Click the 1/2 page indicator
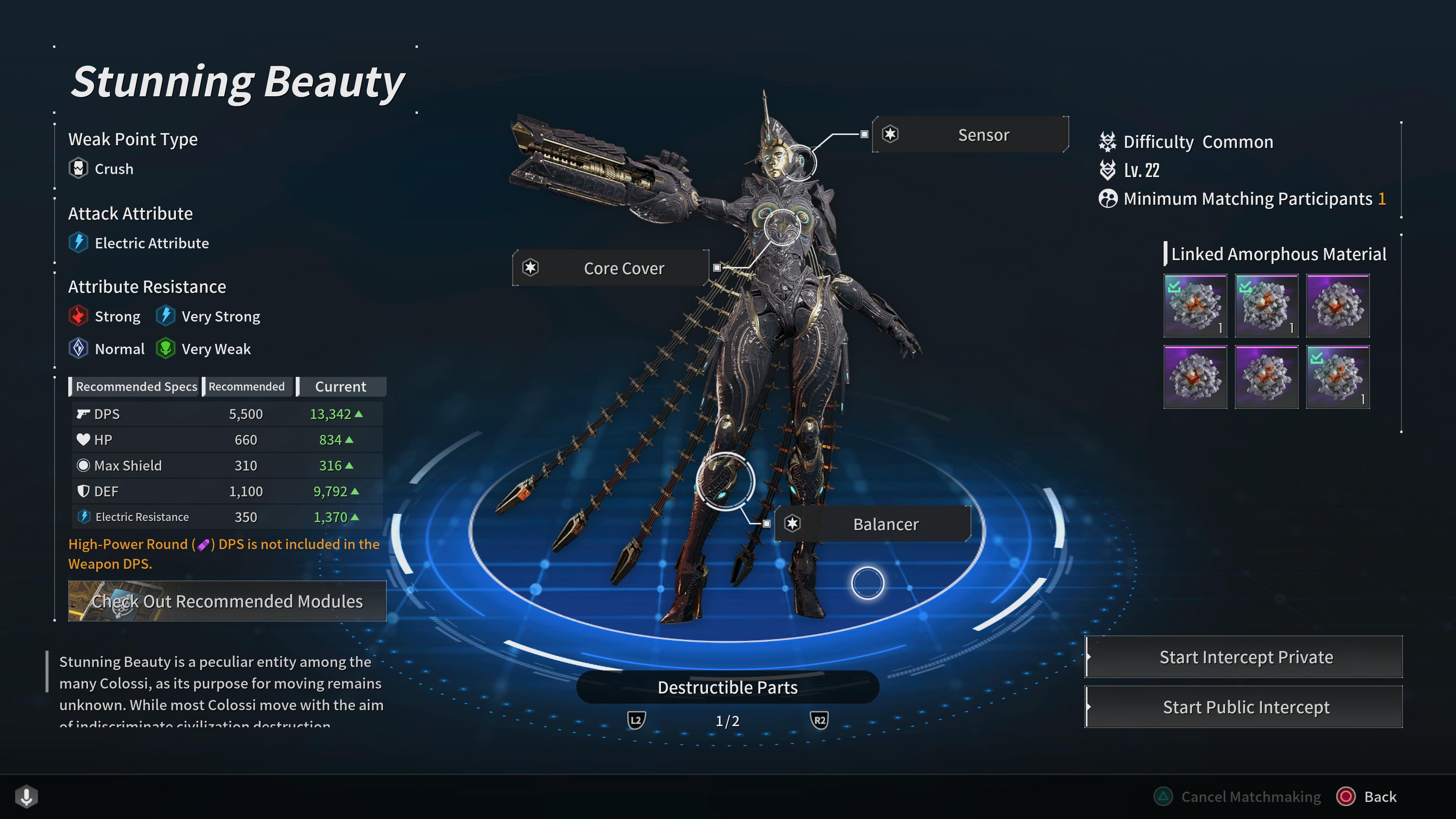 click(x=727, y=721)
